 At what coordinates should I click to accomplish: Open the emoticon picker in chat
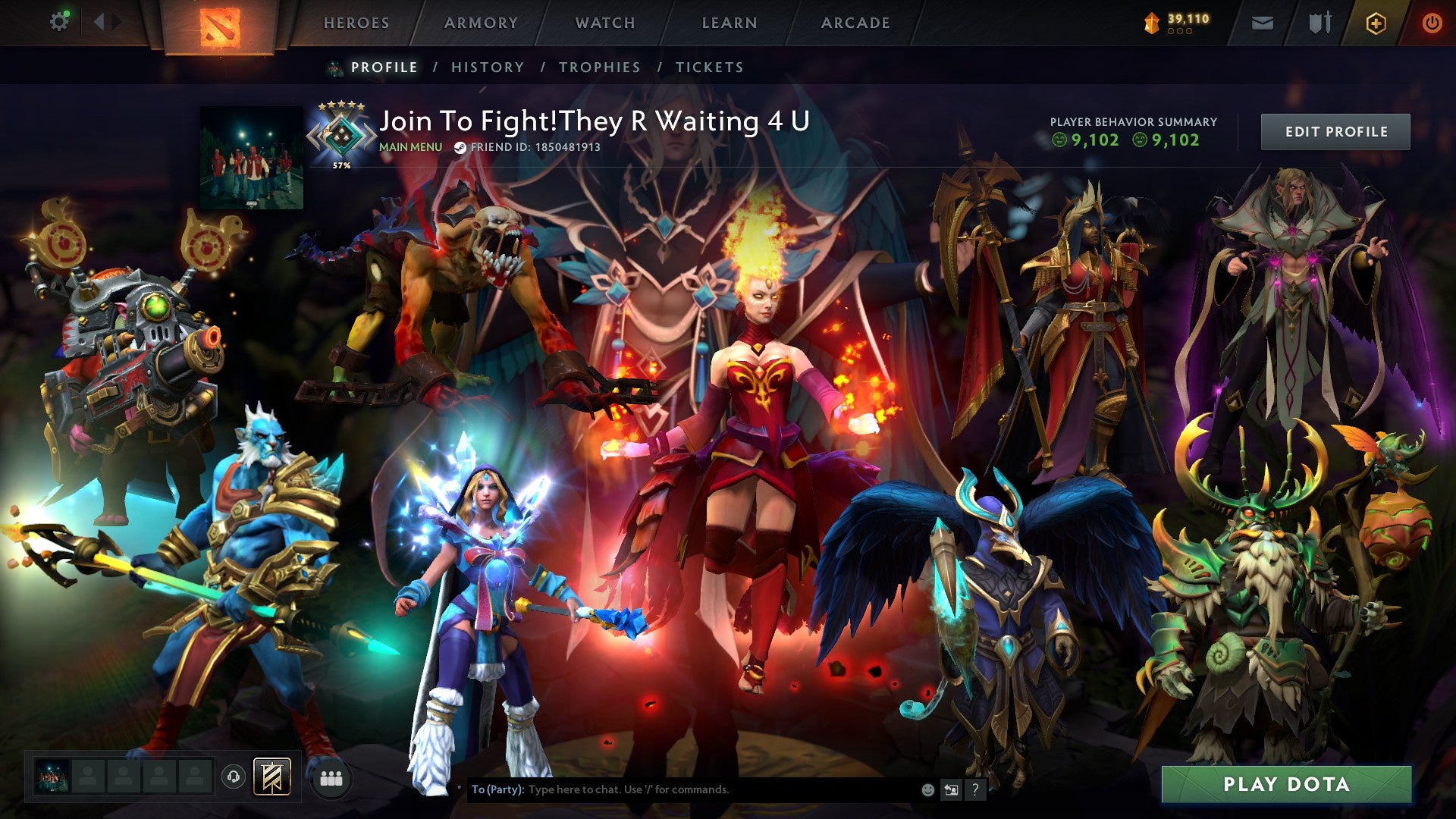point(927,789)
